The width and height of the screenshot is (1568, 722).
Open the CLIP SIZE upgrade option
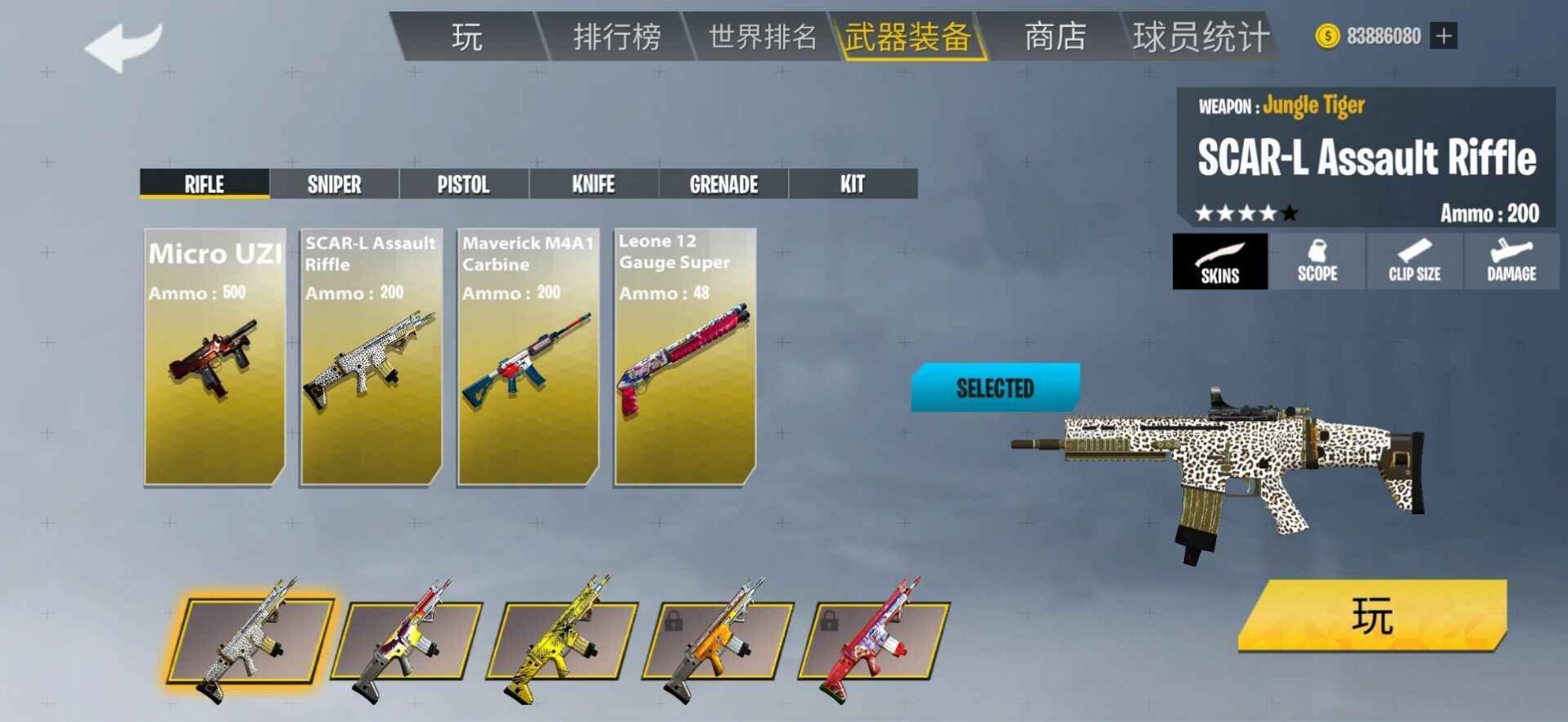click(x=1413, y=262)
